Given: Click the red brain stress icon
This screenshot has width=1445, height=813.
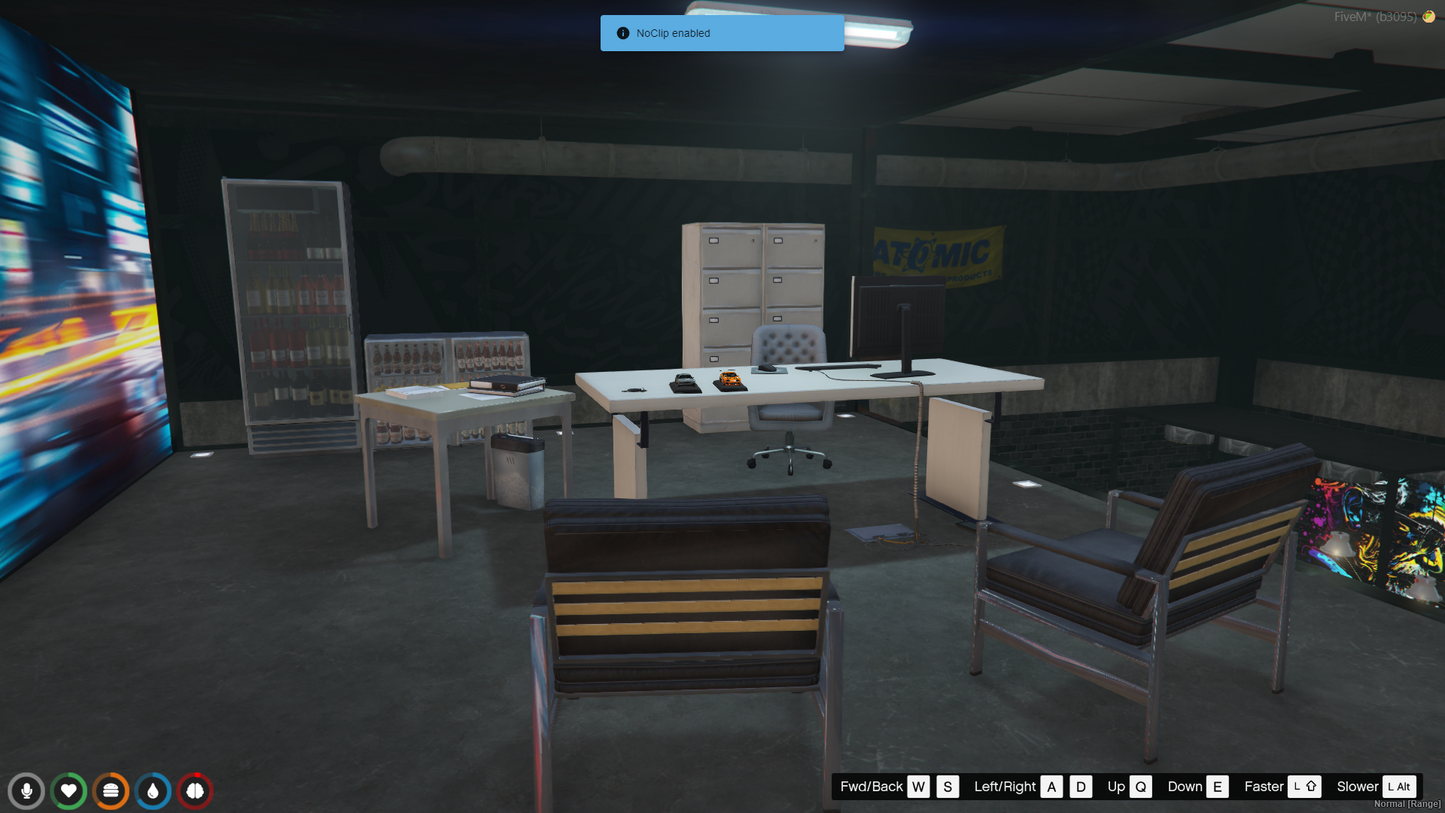Looking at the screenshot, I should tap(195, 791).
